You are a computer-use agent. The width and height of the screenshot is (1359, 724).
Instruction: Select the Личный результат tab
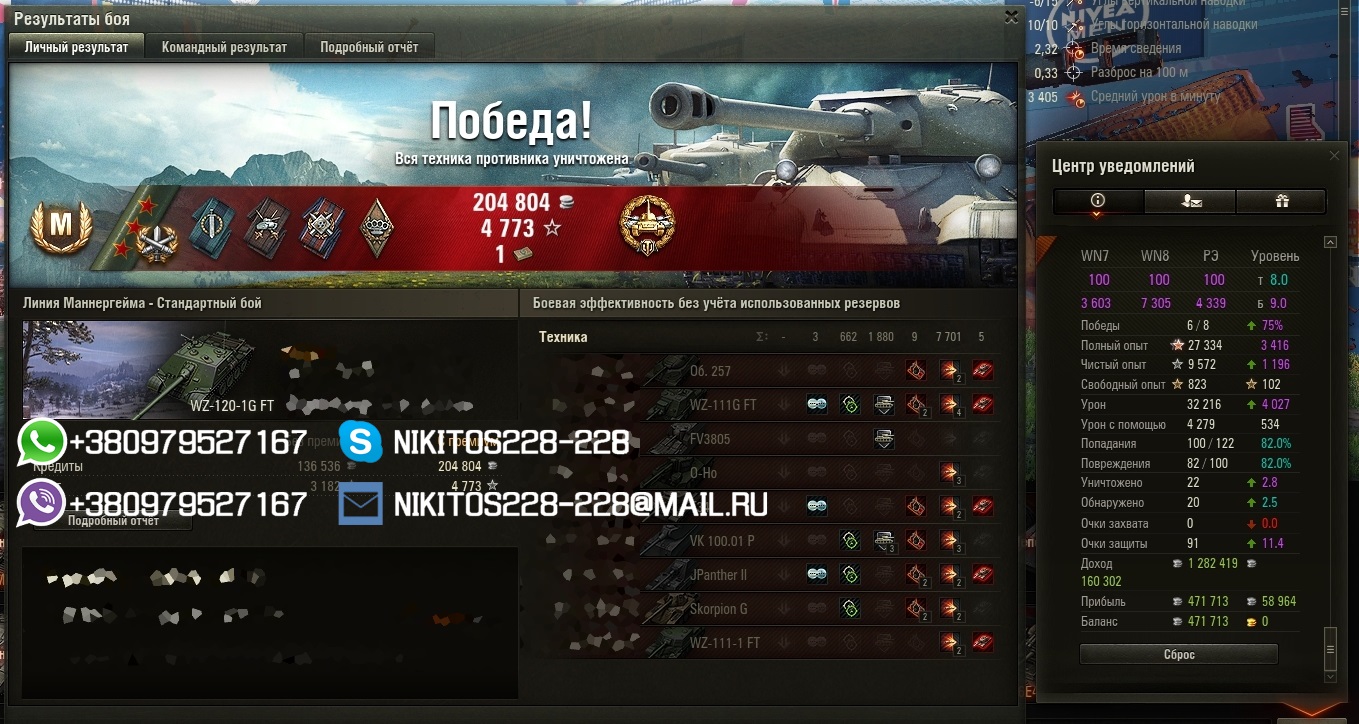point(76,47)
